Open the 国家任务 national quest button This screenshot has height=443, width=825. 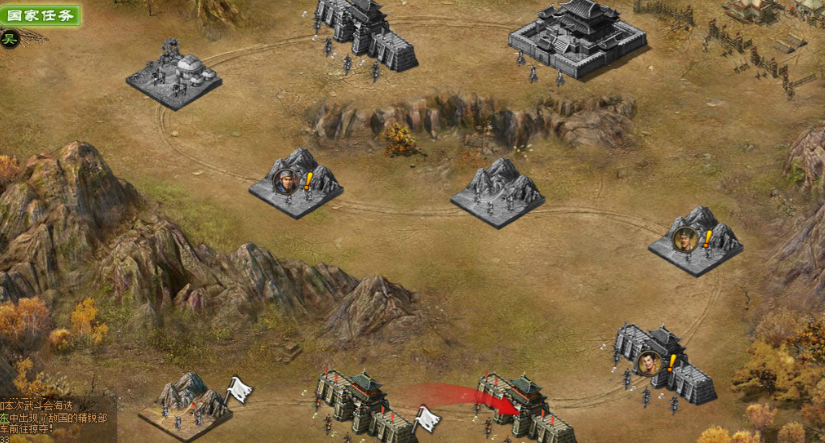tap(40, 15)
